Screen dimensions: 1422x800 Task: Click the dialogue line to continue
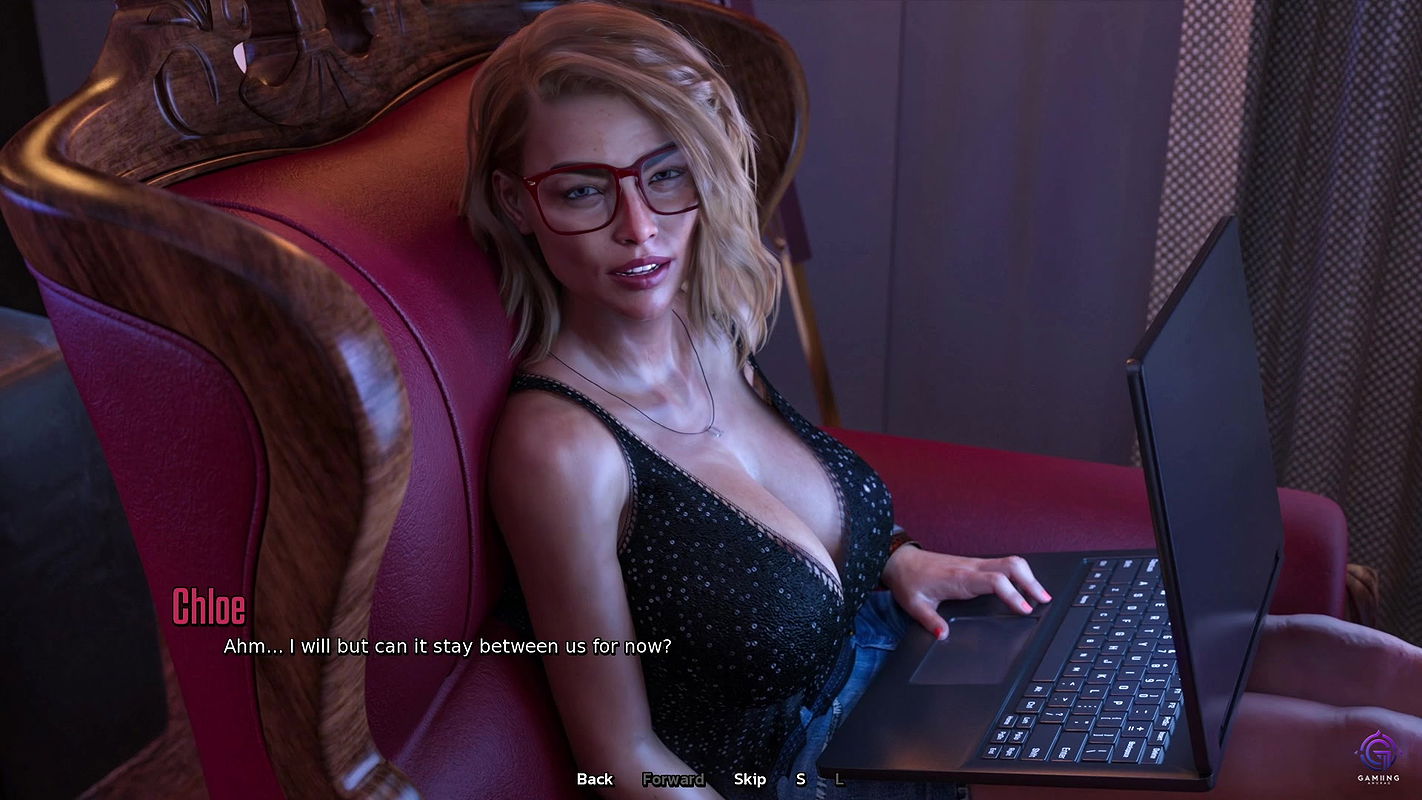click(447, 646)
